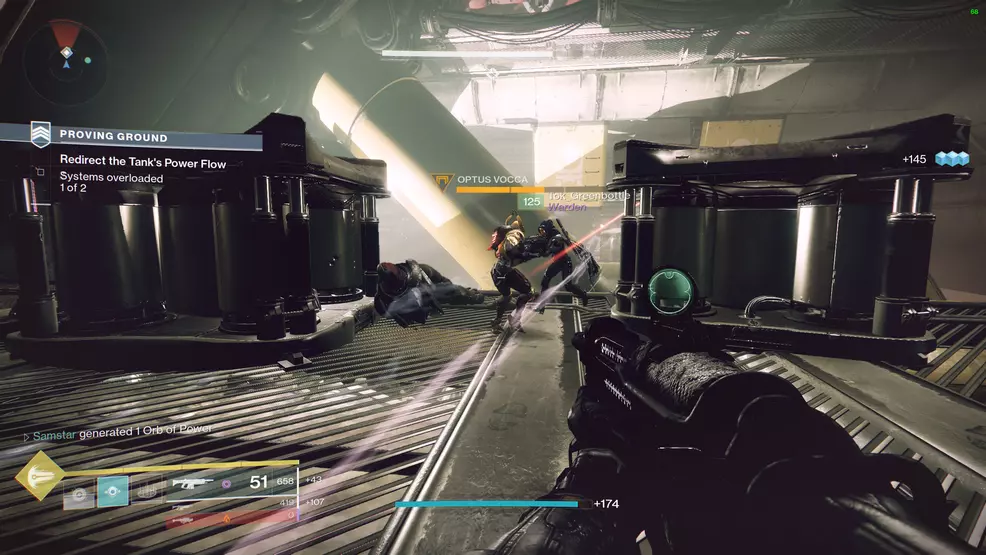Select the class ability barricade icon
Viewport: 986px width, 555px height.
pyautogui.click(x=146, y=491)
